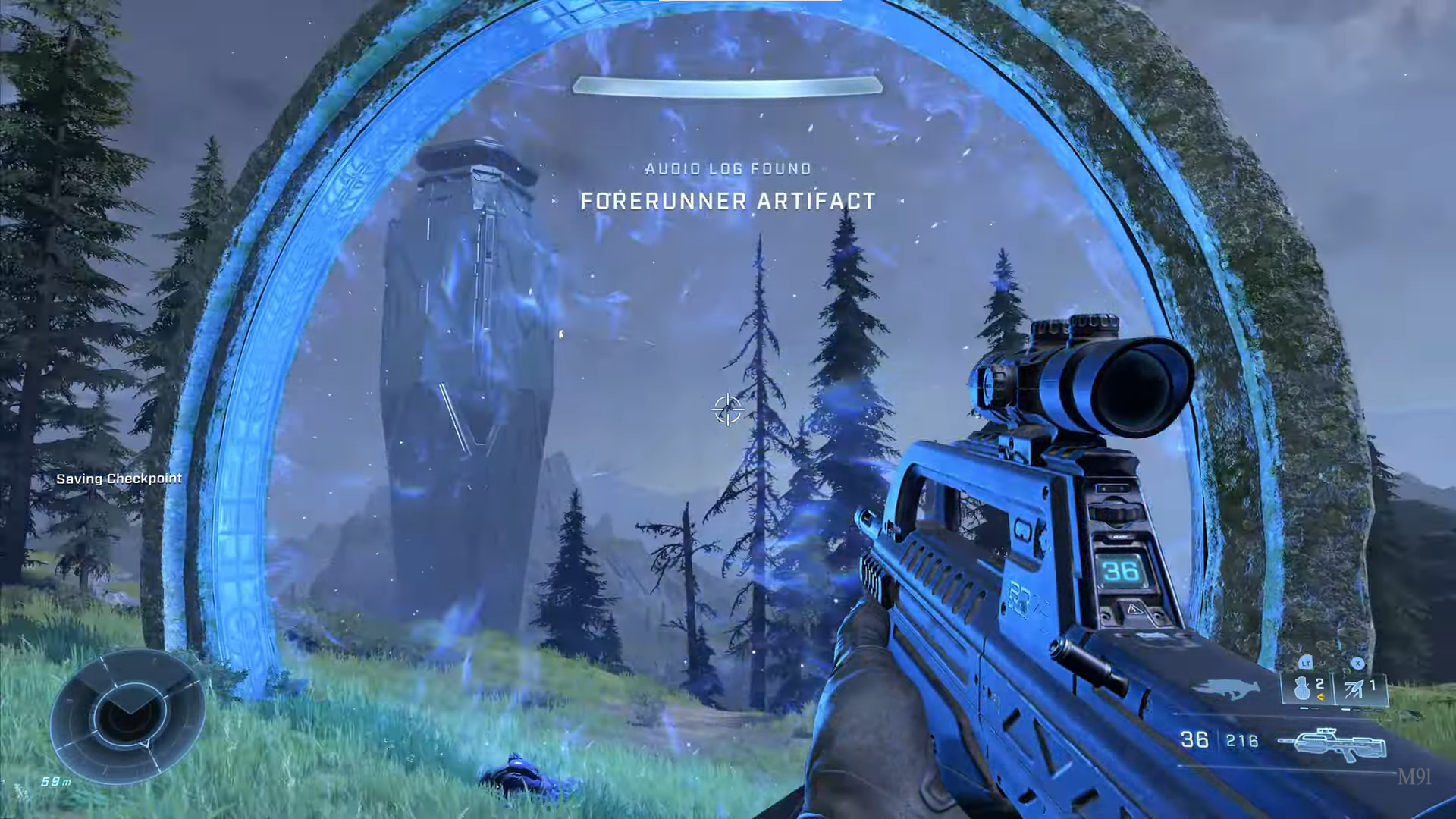Activate the Grappleshot equipment icon
1456x819 pixels.
(1354, 689)
